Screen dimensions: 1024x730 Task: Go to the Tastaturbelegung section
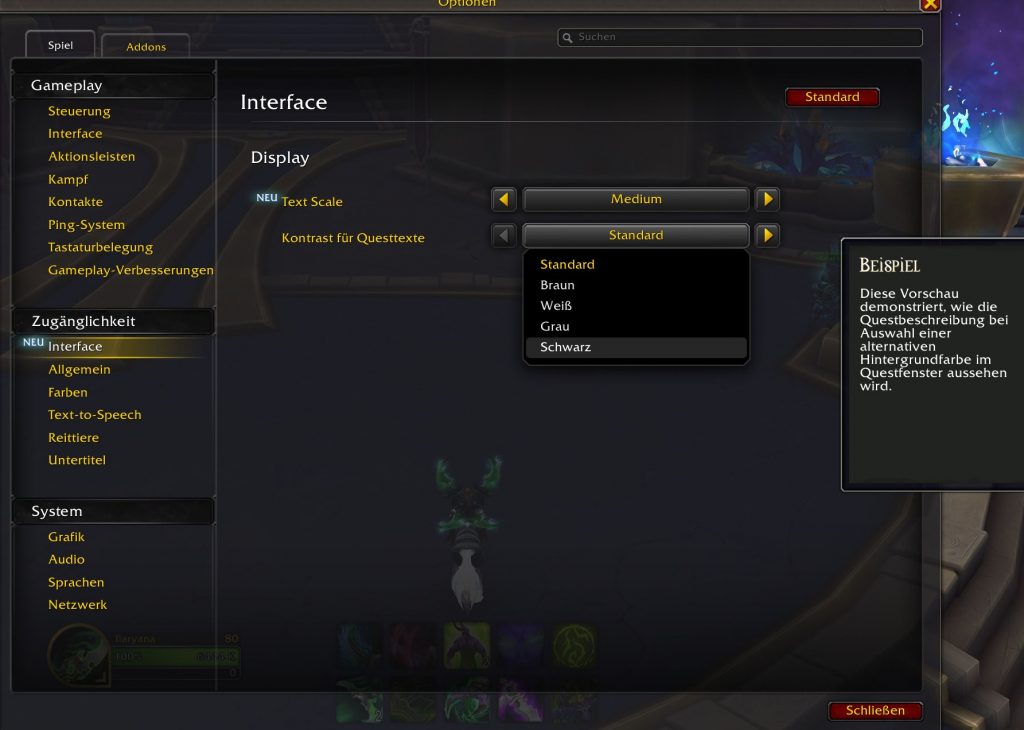pos(100,247)
